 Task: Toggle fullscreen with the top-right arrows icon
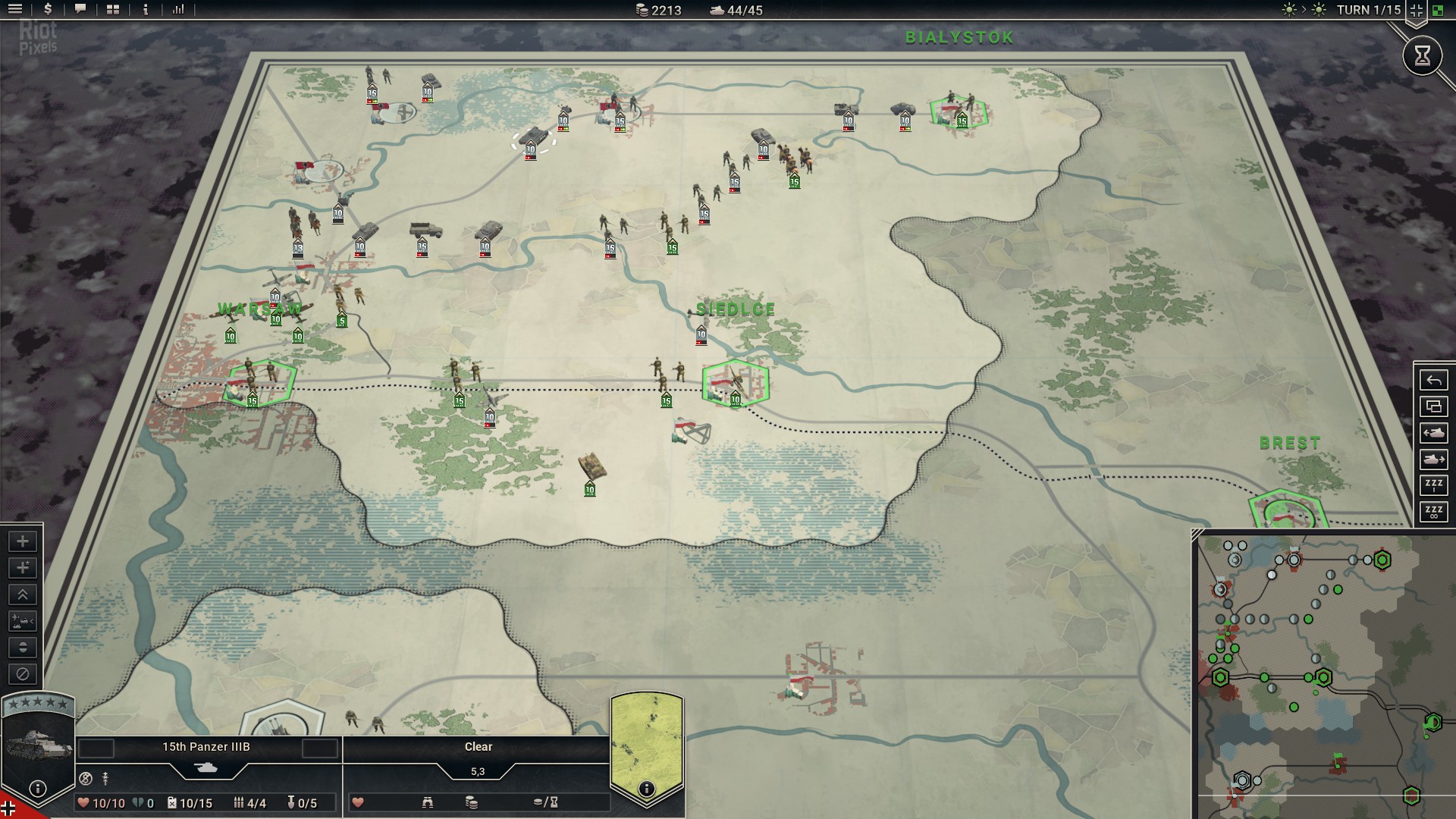point(1416,10)
